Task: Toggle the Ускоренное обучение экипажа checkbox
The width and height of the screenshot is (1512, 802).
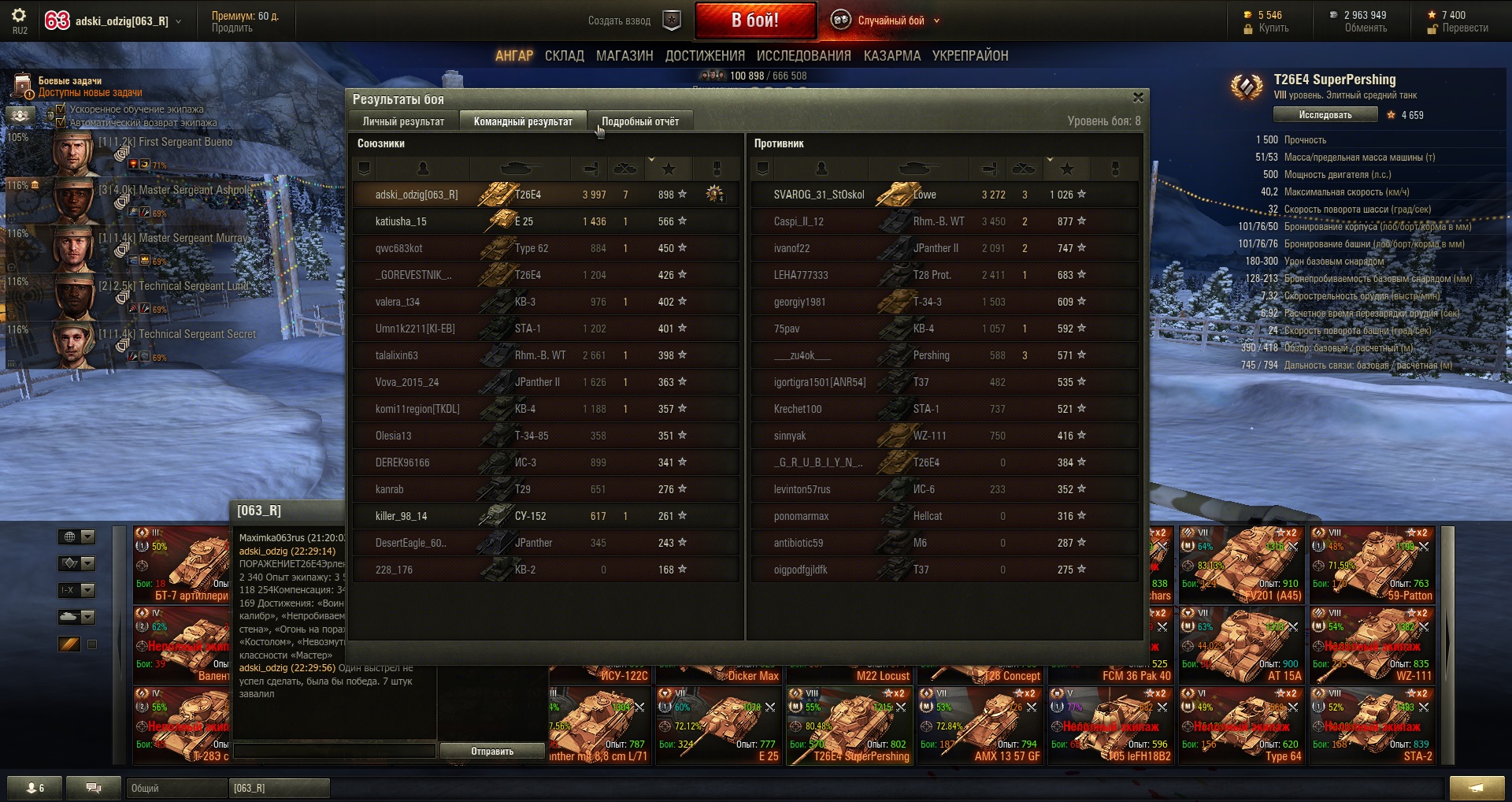Action: click(x=61, y=110)
